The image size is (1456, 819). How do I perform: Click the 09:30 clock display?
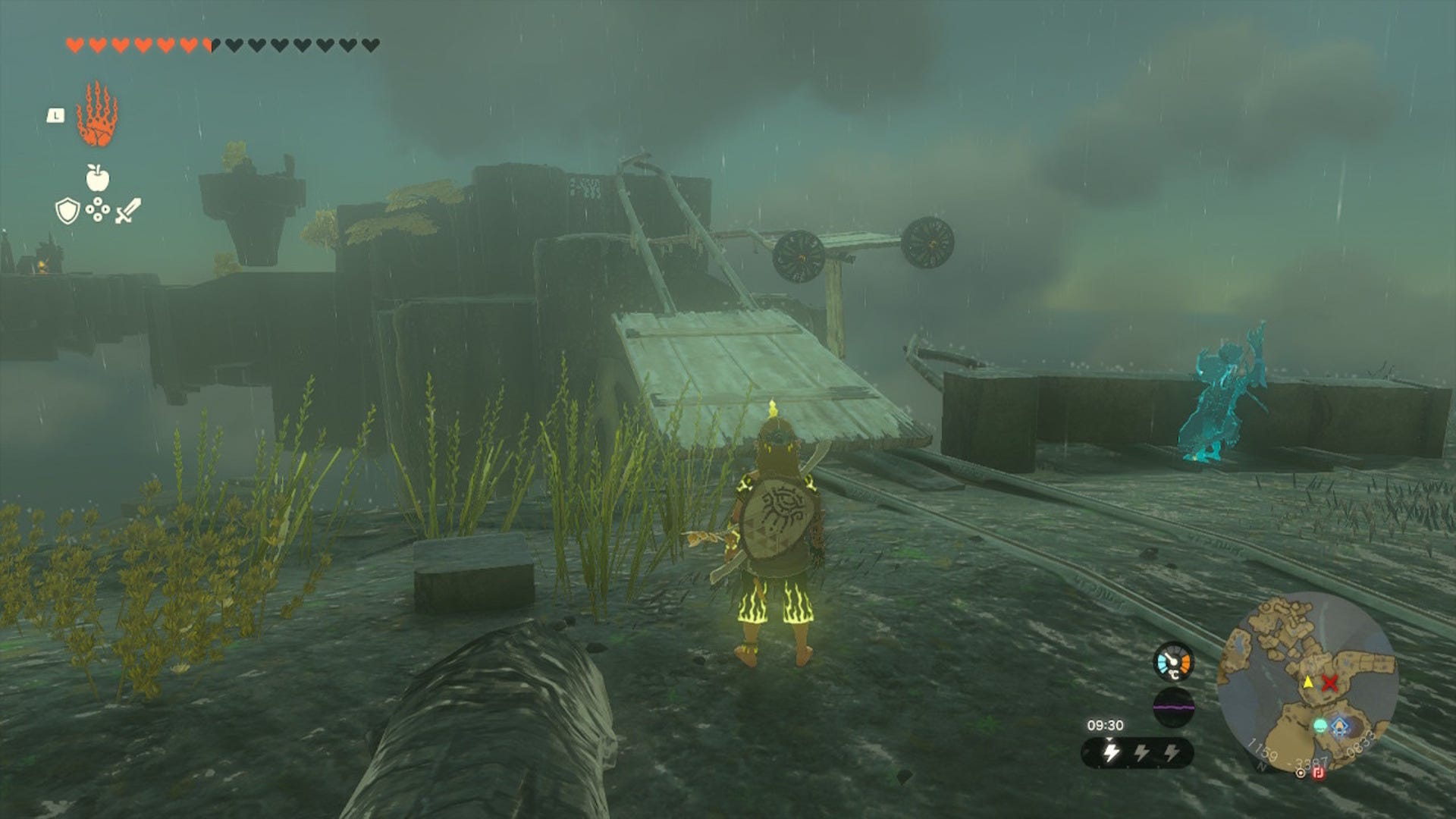1106,724
